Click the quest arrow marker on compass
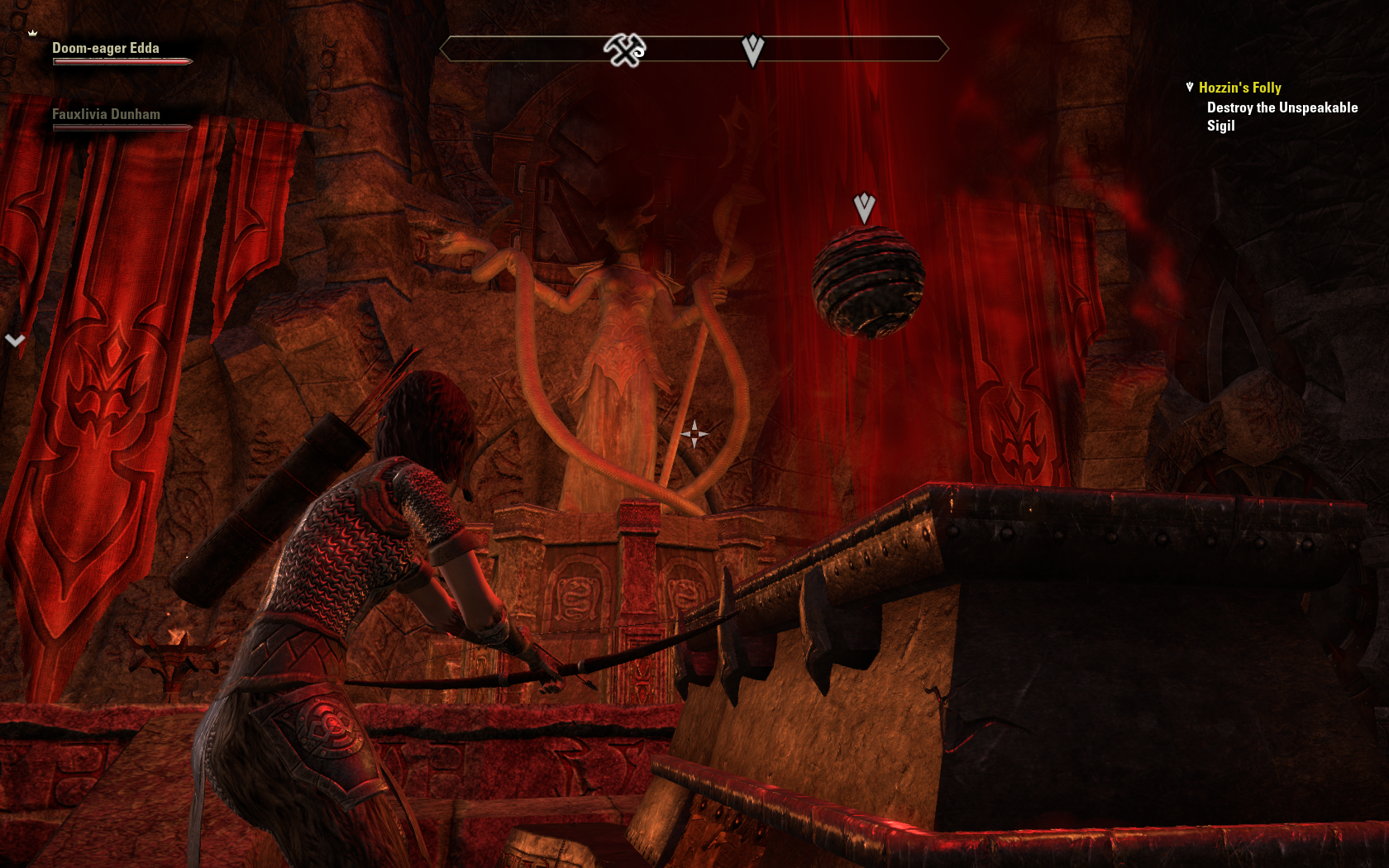 pyautogui.click(x=752, y=50)
